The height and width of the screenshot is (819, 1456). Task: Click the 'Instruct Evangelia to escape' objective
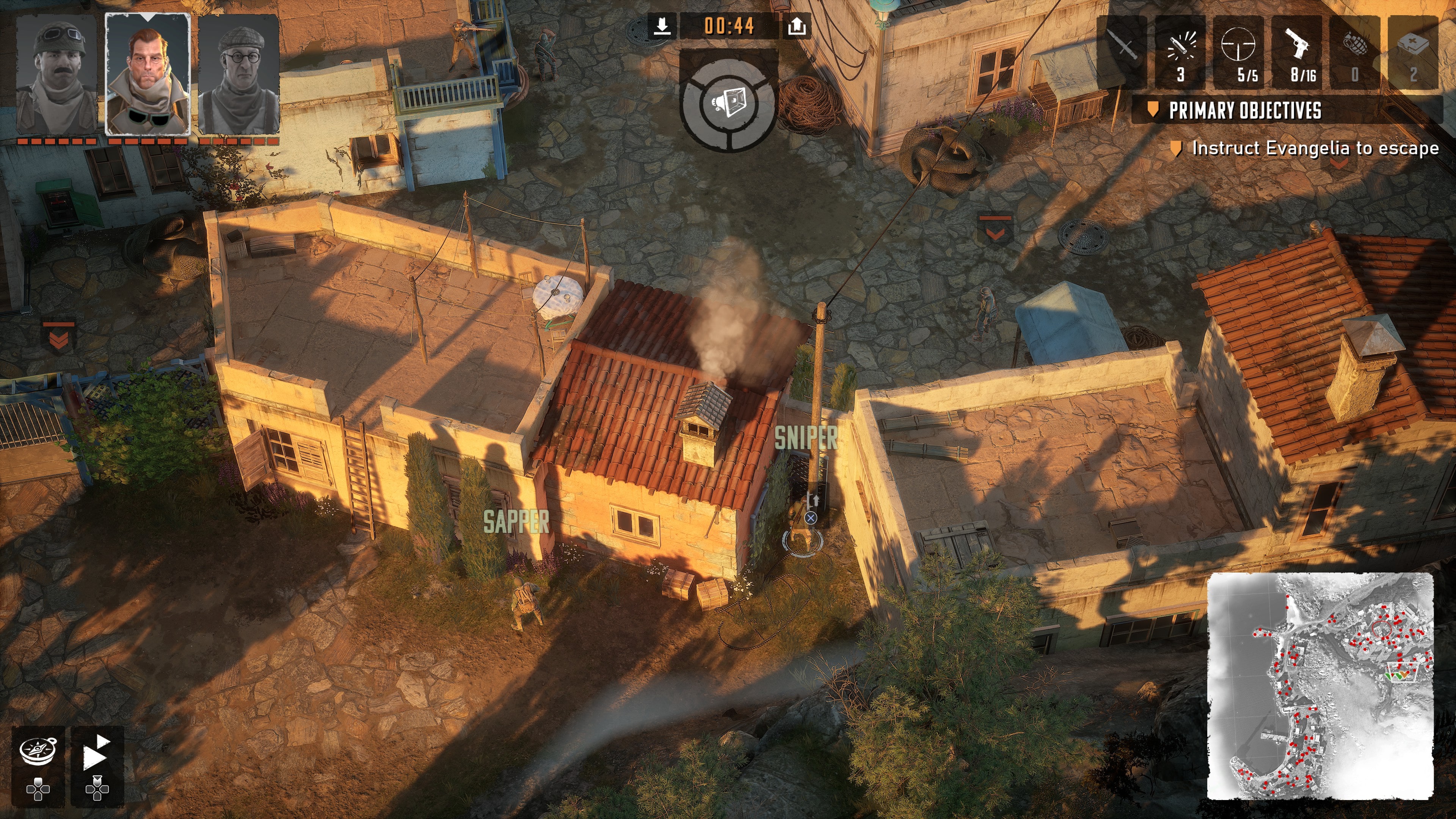[x=1315, y=148]
